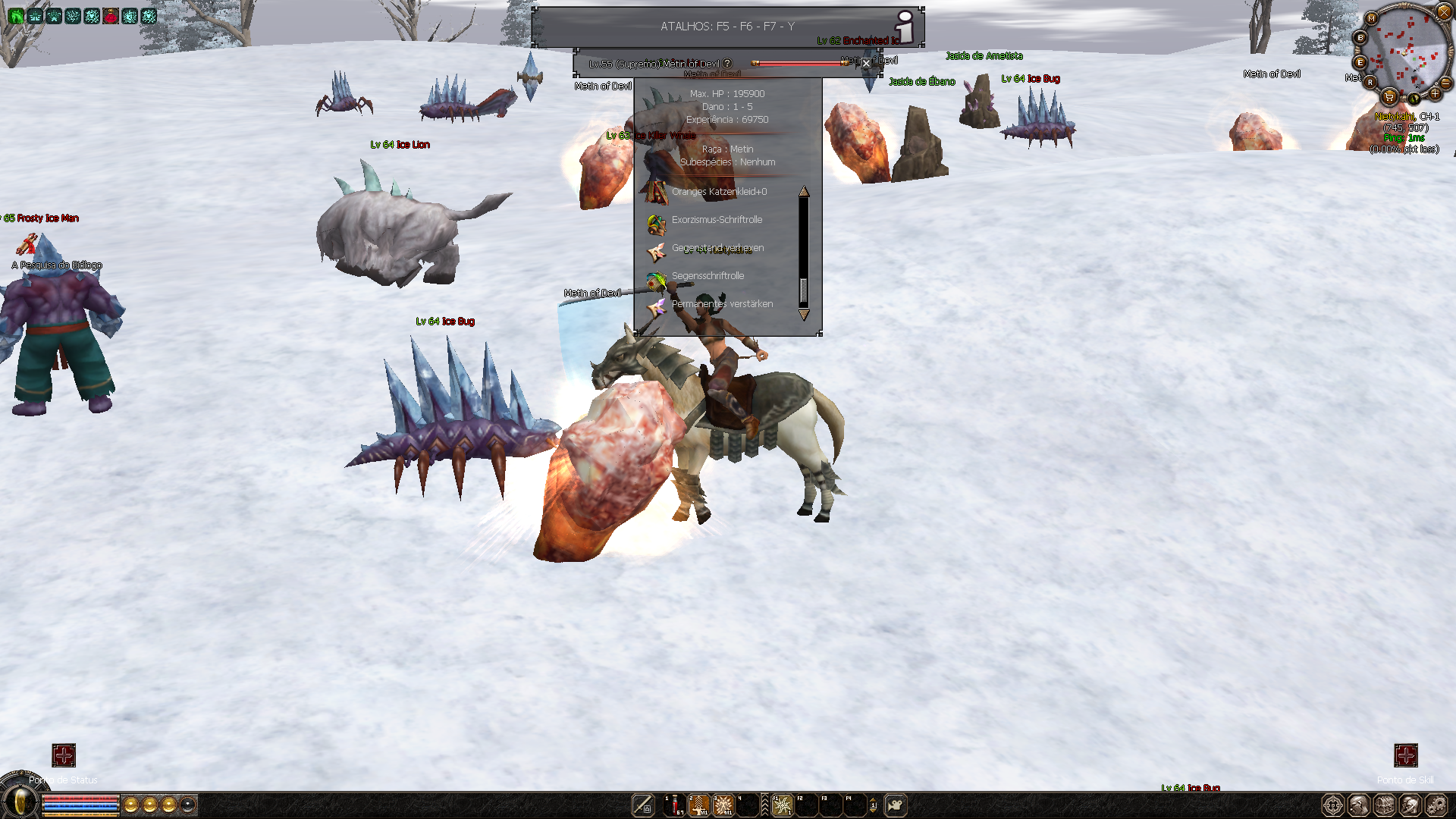Click the drop list's scroll-down arrow
Image resolution: width=1456 pixels, height=819 pixels.
tap(804, 314)
